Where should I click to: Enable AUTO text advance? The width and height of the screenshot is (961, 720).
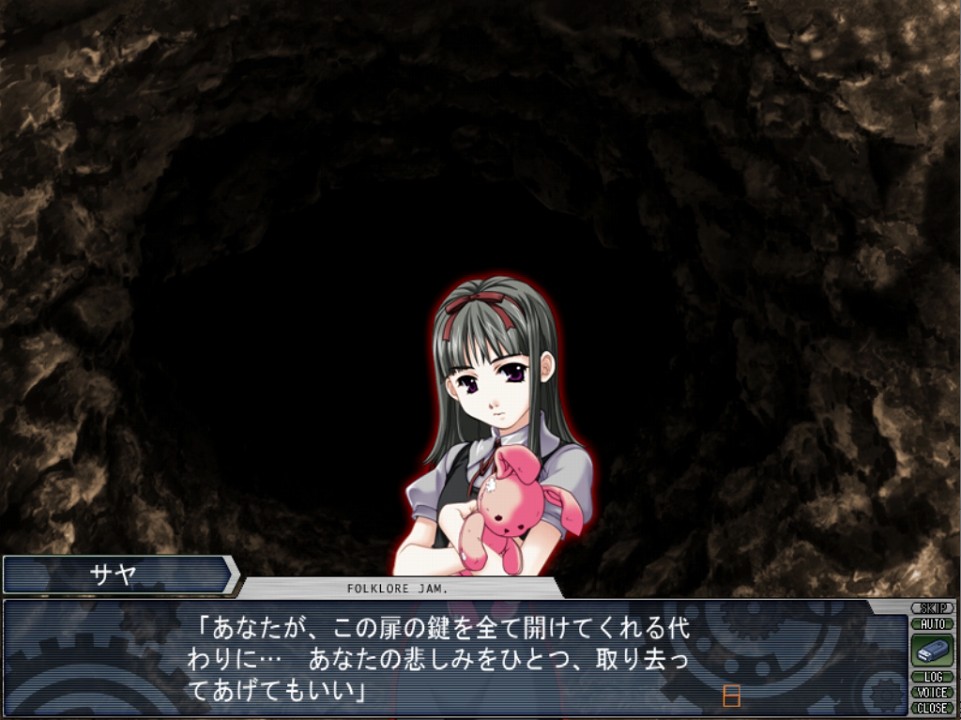point(932,623)
